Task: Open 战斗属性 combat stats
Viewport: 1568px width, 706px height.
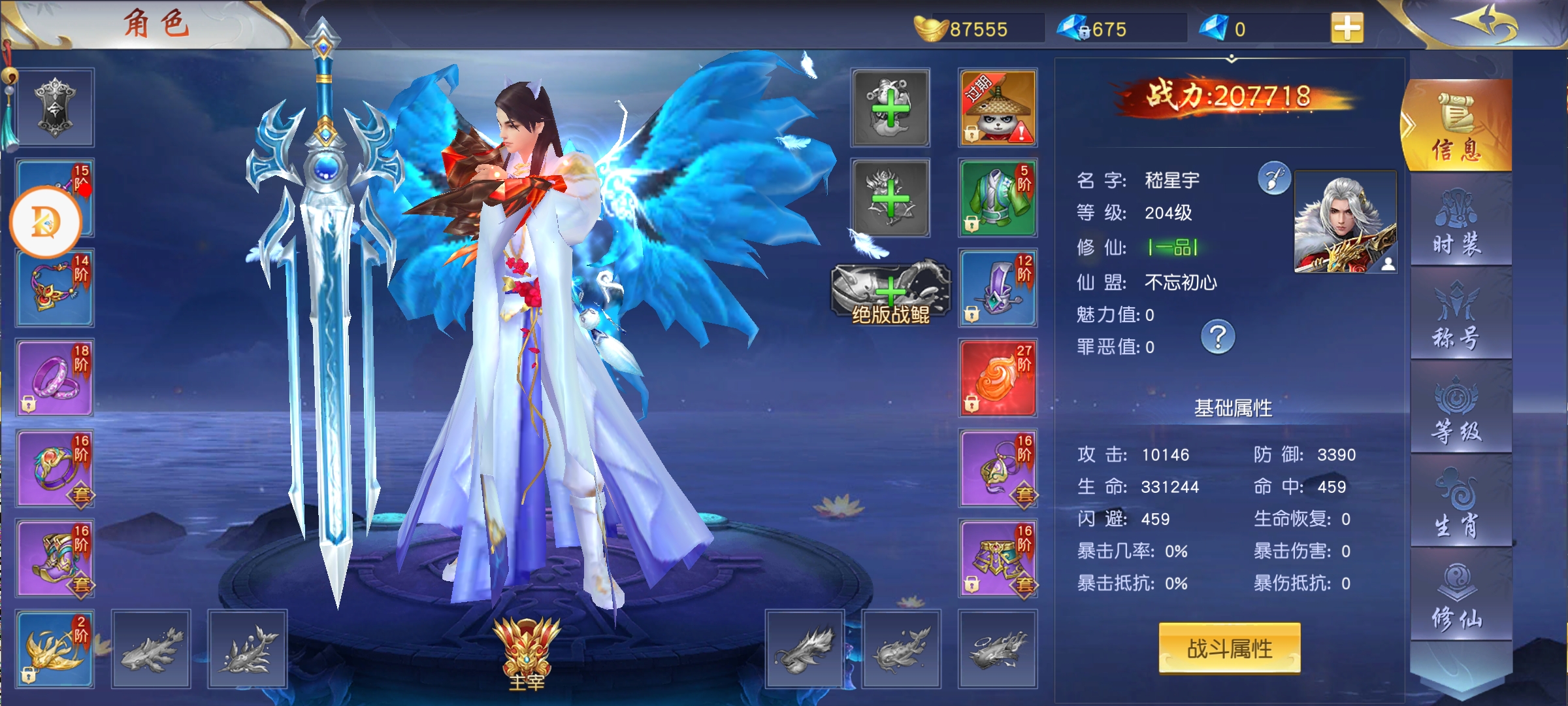Action: point(1229,648)
